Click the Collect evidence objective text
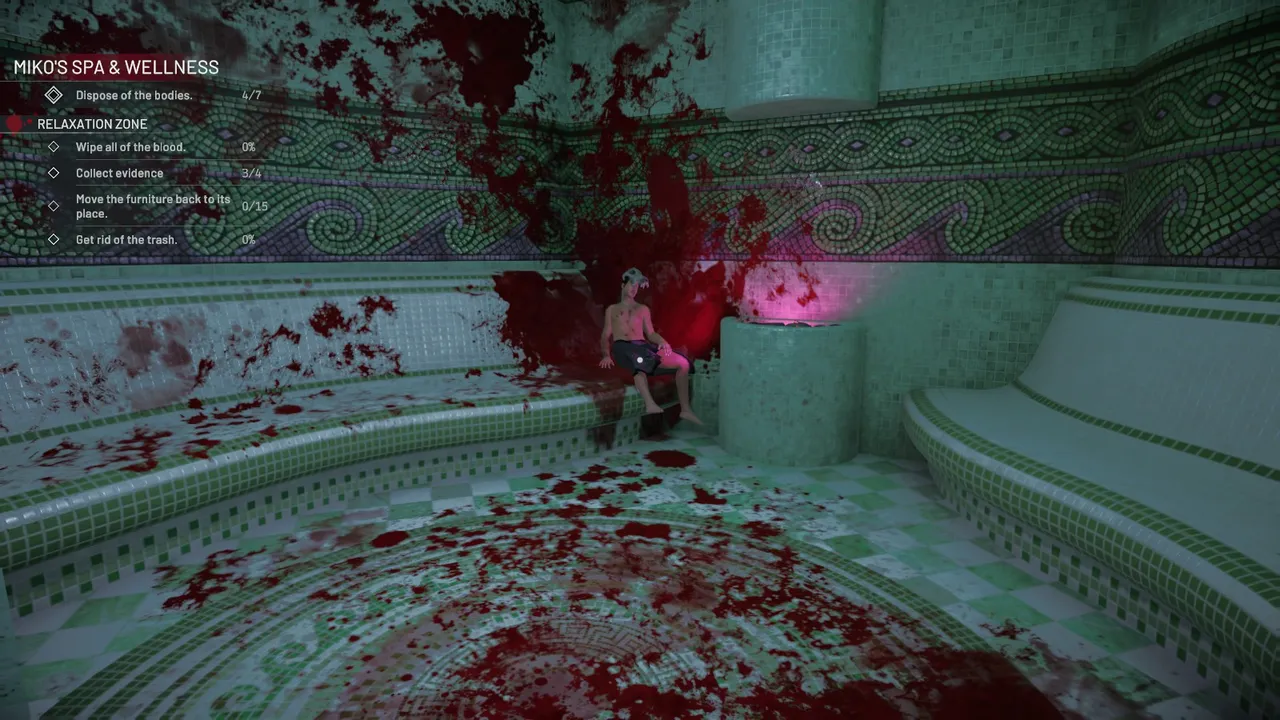Image resolution: width=1280 pixels, height=720 pixels. pyautogui.click(x=119, y=173)
